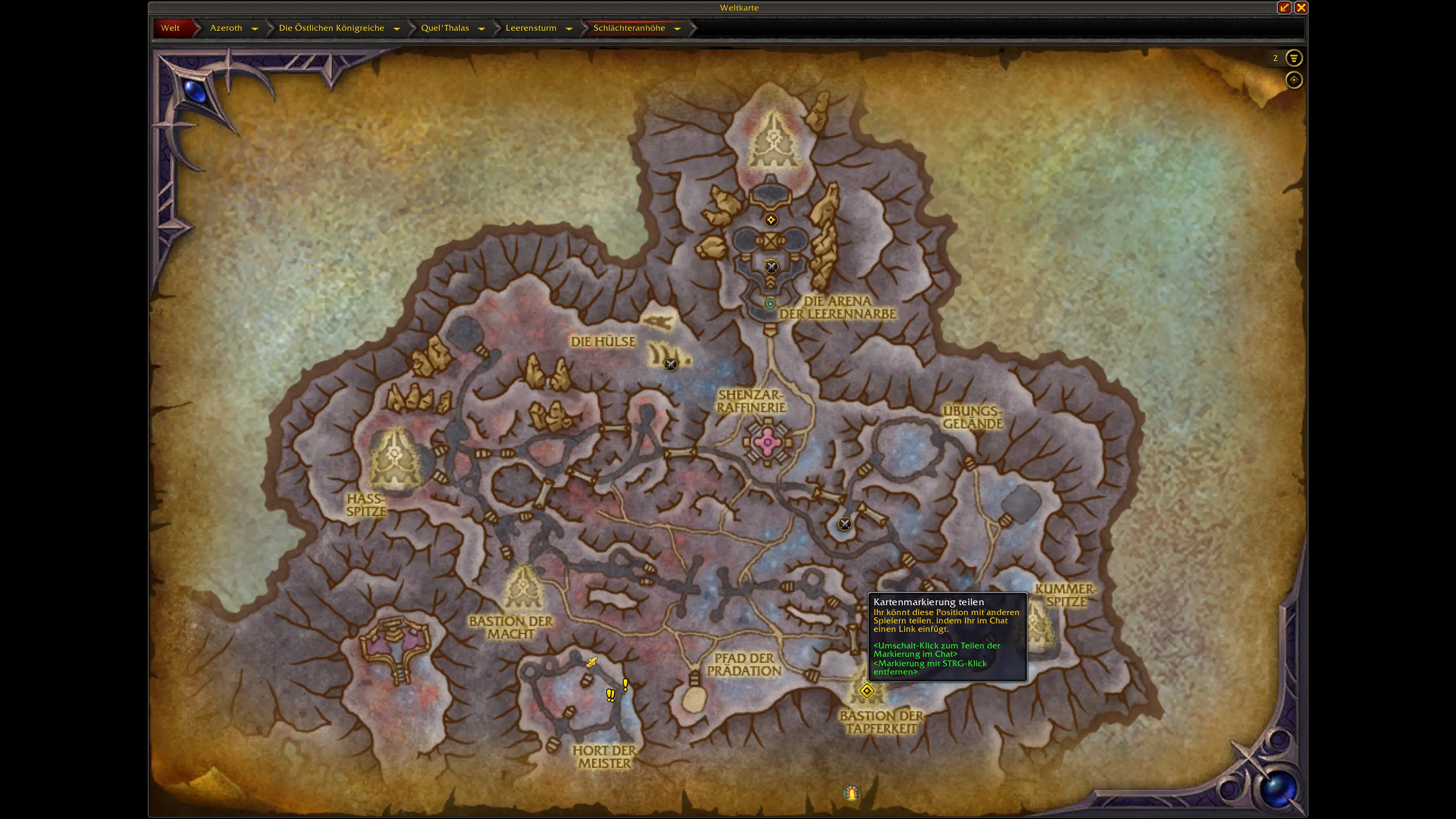Click the double exclamation quest marker
The image size is (1456, 819).
(x=610, y=695)
